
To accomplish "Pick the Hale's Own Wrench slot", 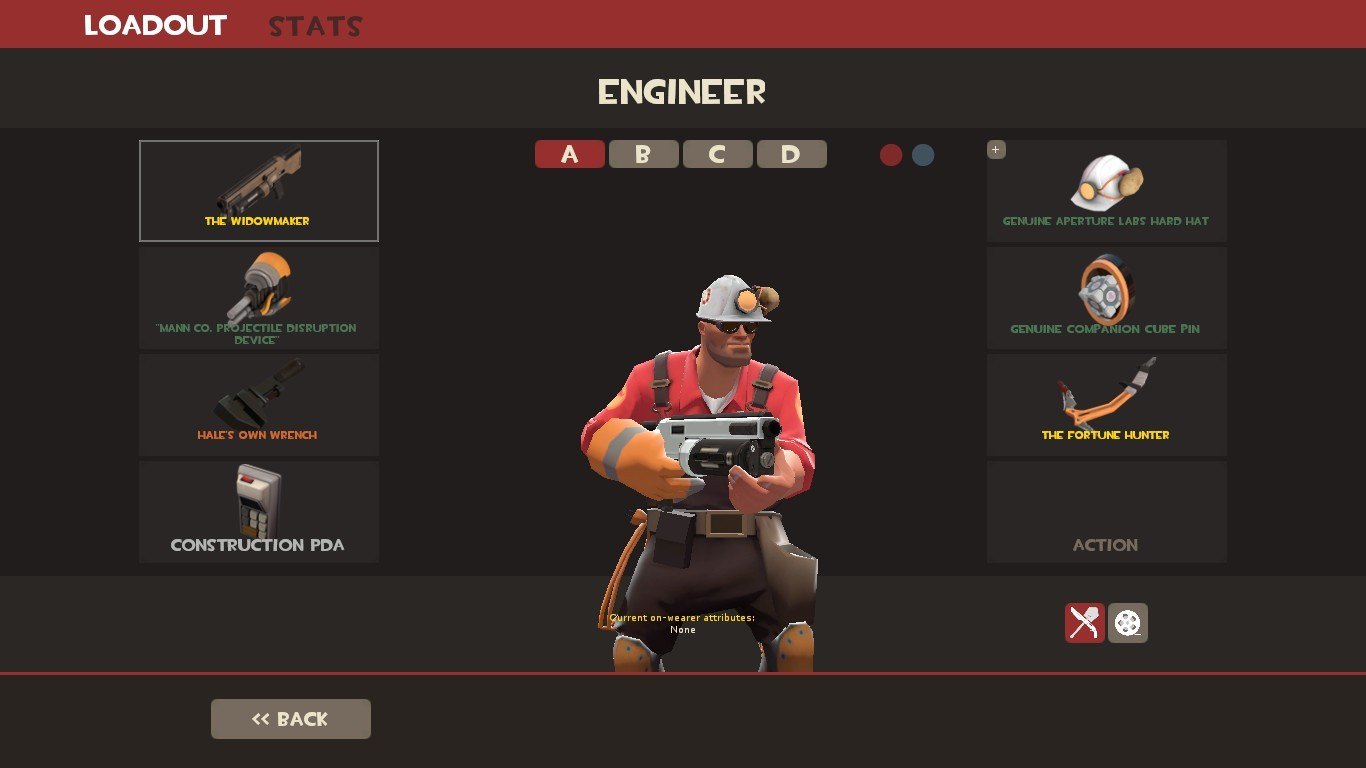I will [258, 405].
